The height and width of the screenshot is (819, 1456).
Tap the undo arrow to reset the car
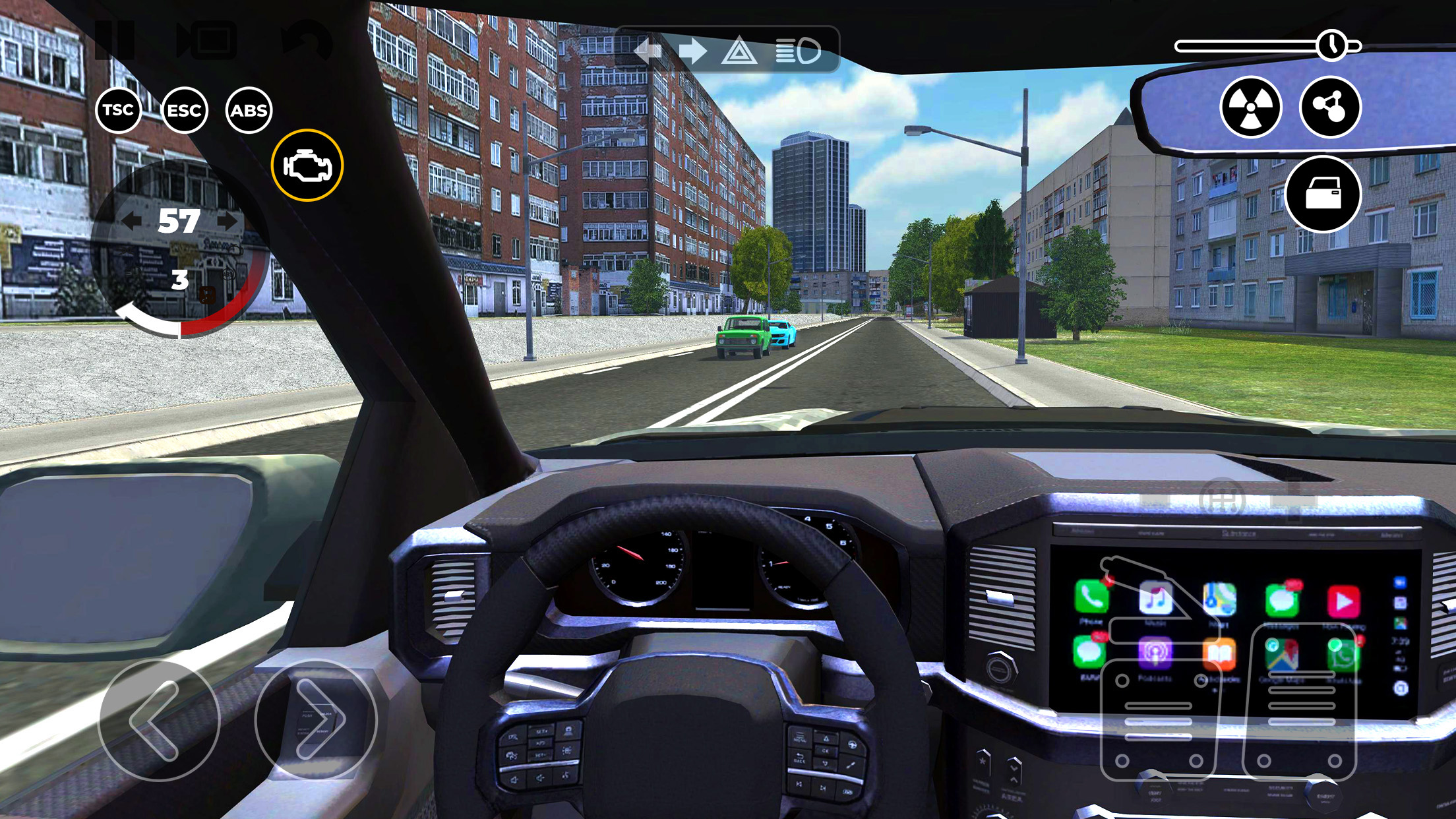308,40
